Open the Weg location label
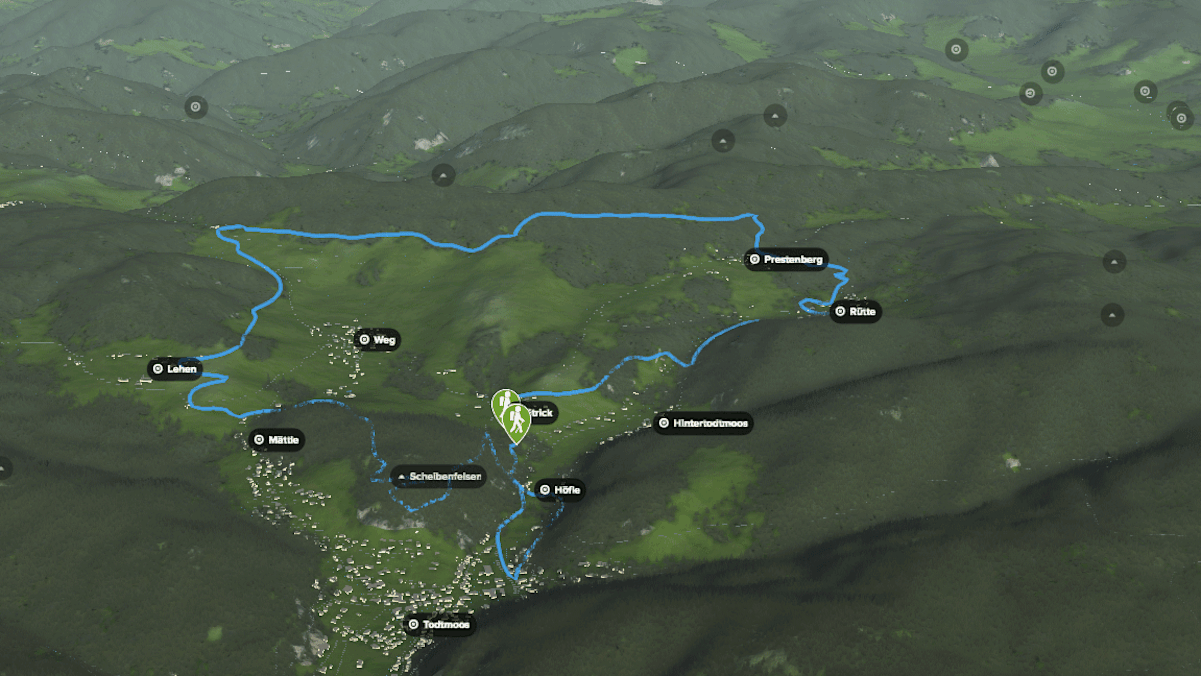Image resolution: width=1201 pixels, height=676 pixels. [377, 340]
